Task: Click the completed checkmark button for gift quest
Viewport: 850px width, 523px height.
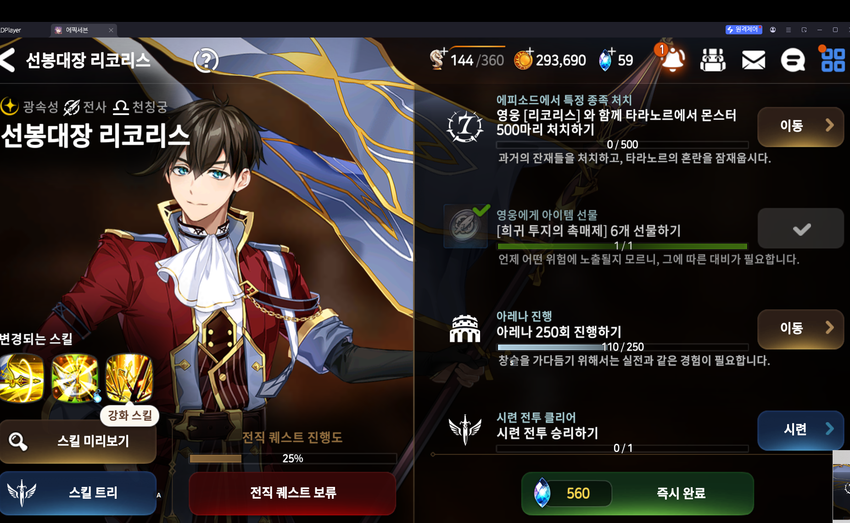Action: [800, 229]
